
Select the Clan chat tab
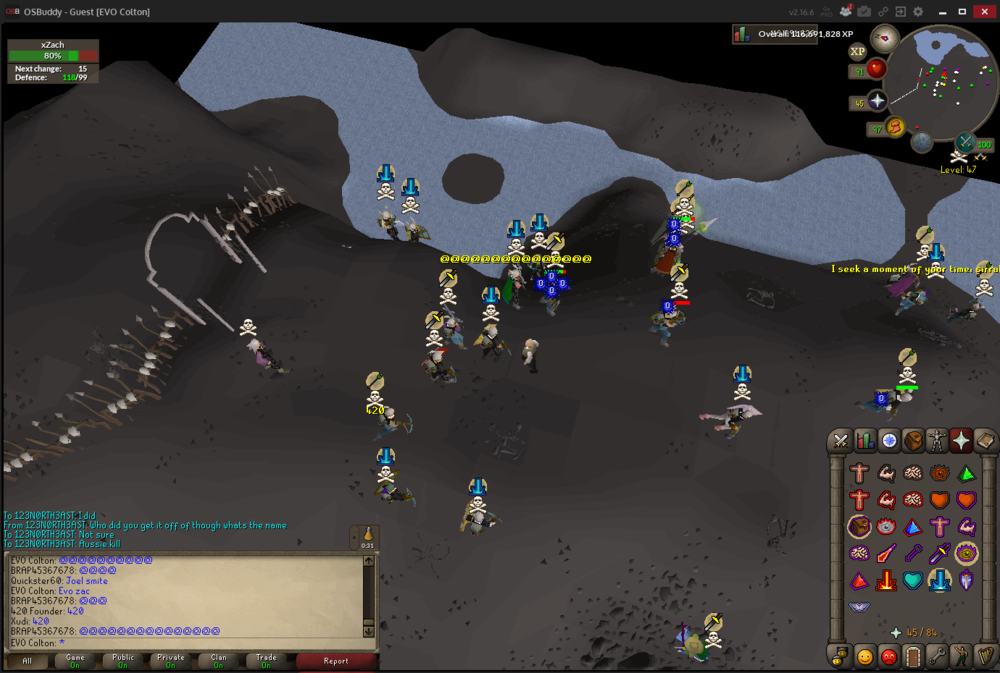tap(218, 660)
